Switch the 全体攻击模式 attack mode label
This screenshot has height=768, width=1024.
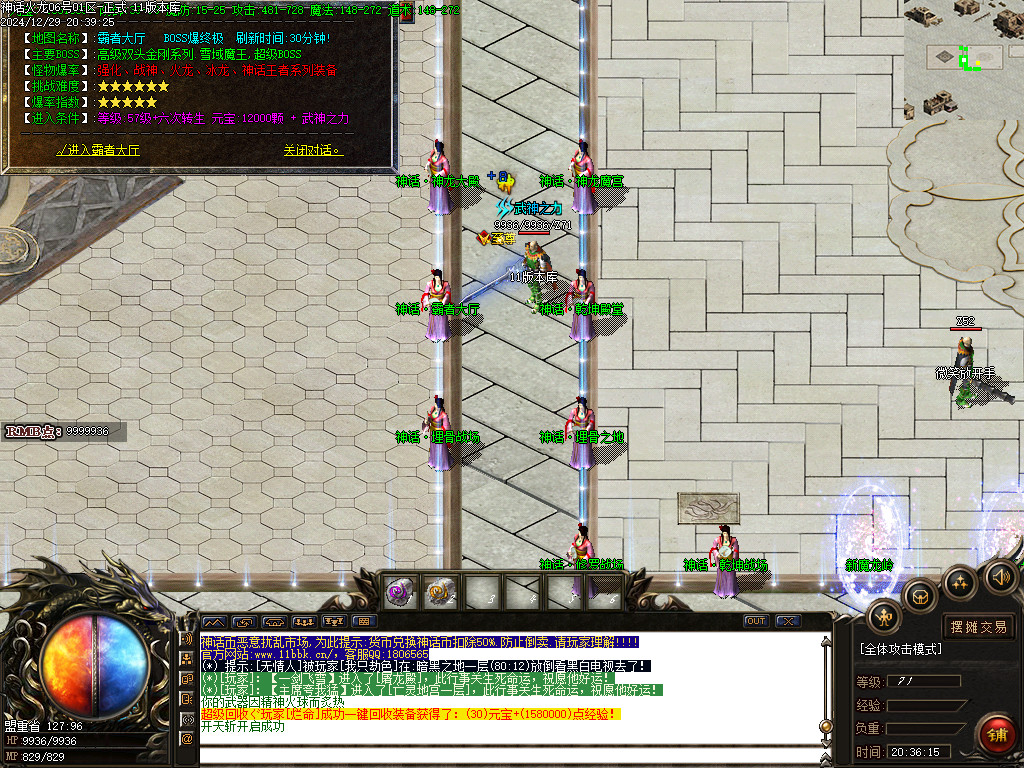pos(900,650)
